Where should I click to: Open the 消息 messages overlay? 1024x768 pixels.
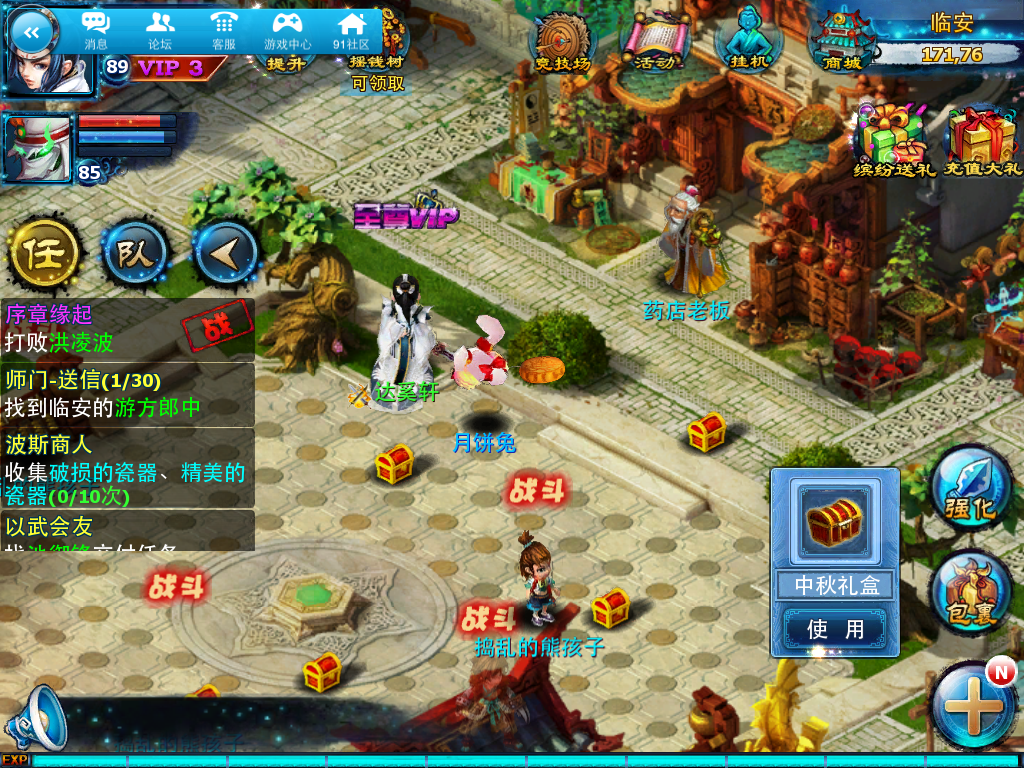[x=96, y=30]
